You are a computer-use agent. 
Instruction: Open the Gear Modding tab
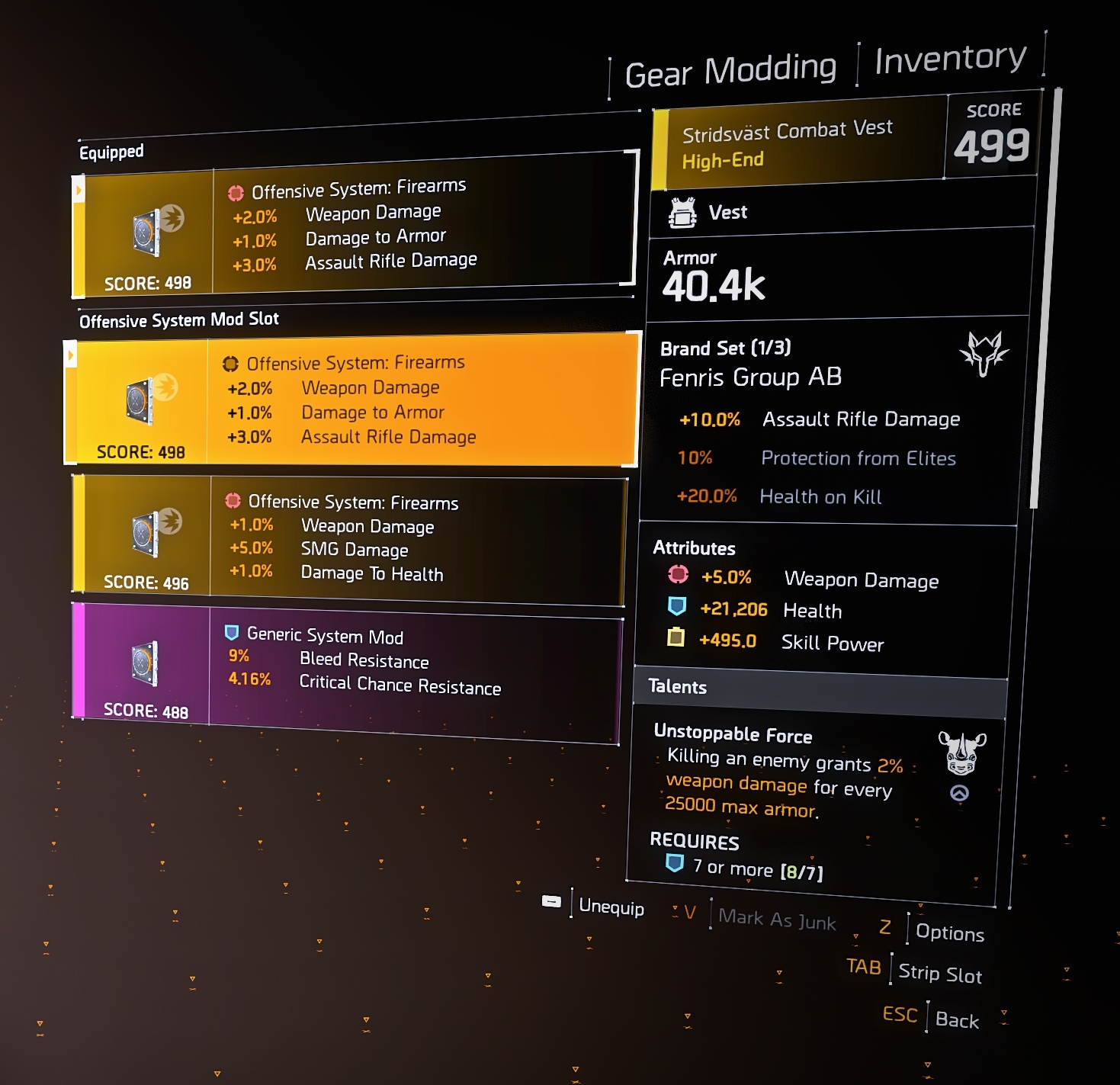[x=731, y=69]
